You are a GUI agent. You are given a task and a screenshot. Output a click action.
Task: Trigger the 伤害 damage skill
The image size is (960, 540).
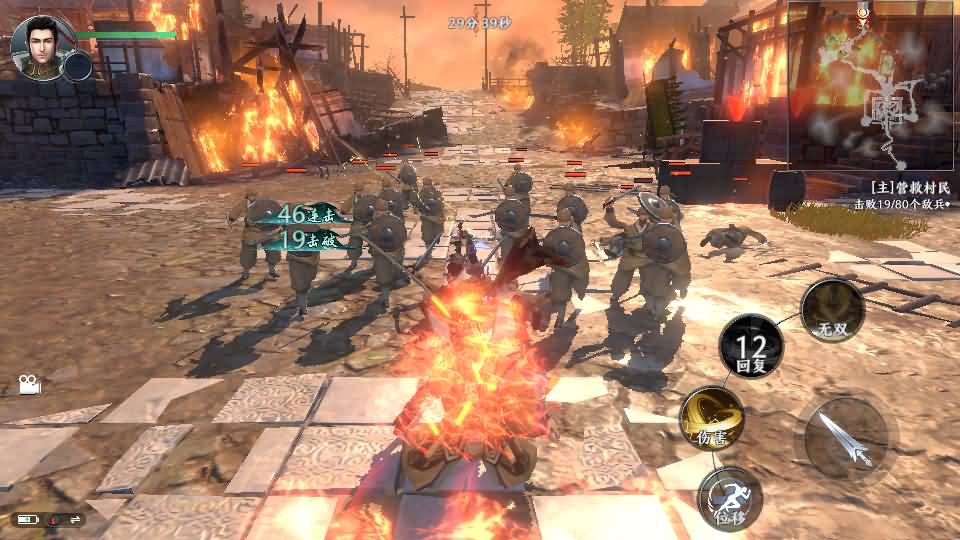click(x=711, y=418)
